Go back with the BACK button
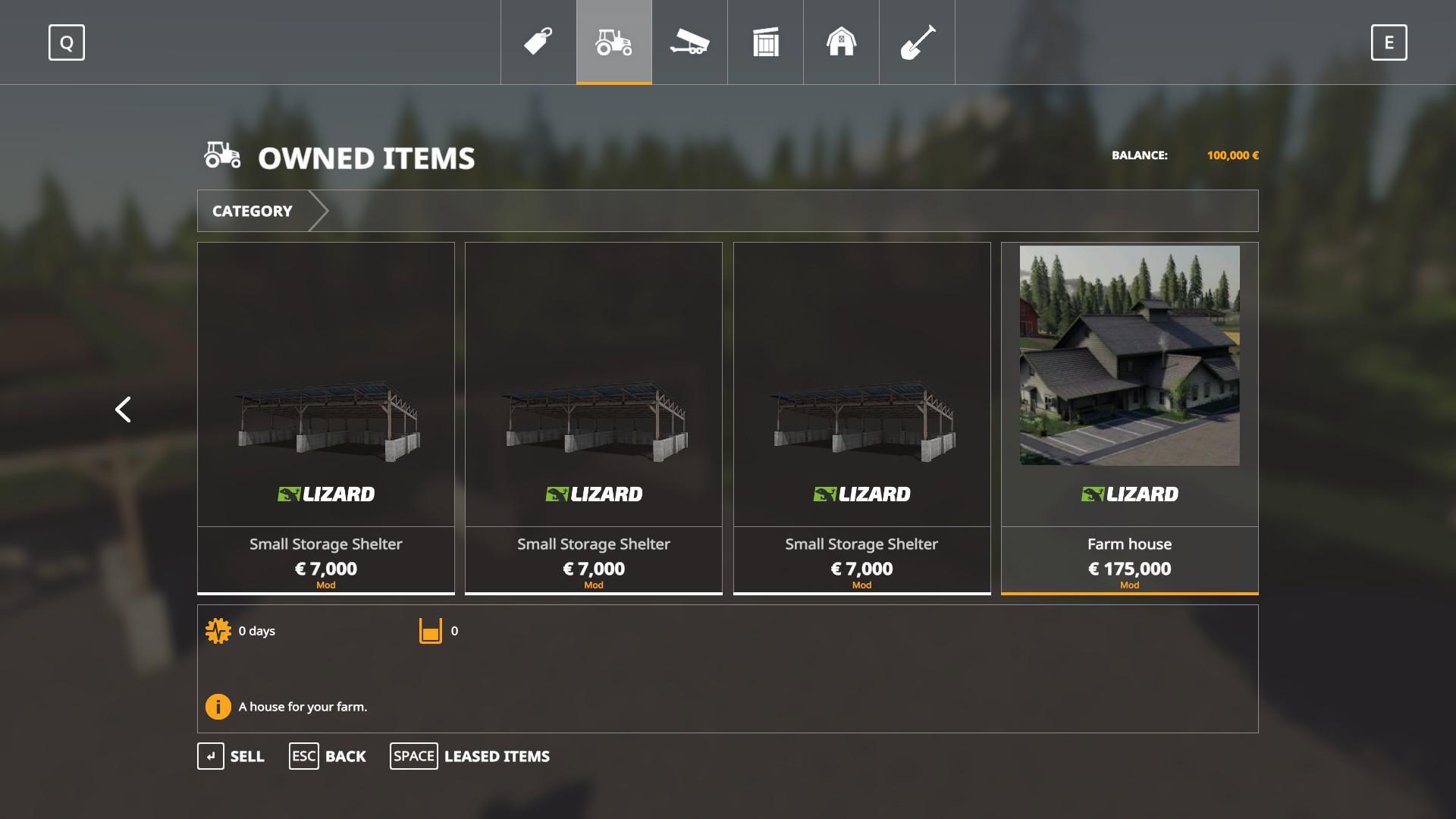Screen dimensions: 1456x819 click(328, 756)
